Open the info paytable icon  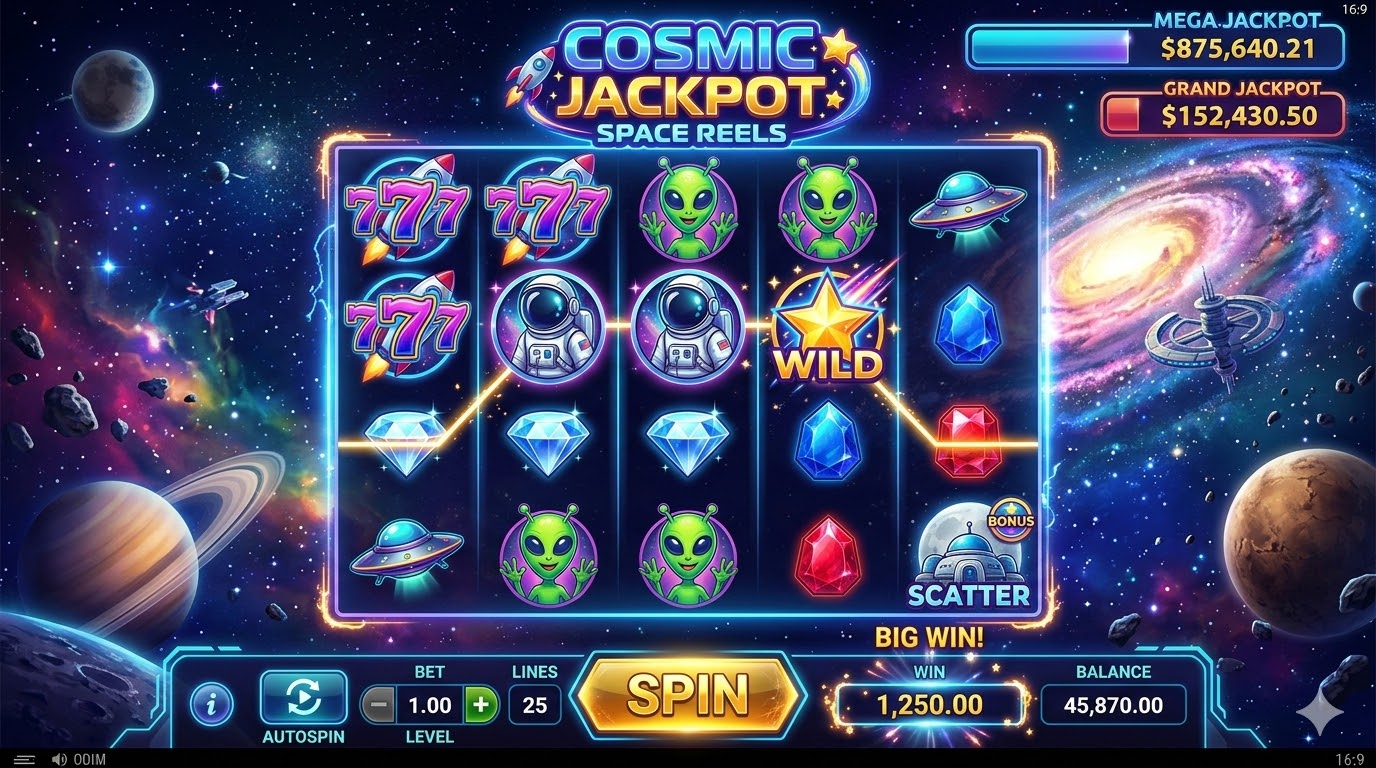pyautogui.click(x=210, y=704)
